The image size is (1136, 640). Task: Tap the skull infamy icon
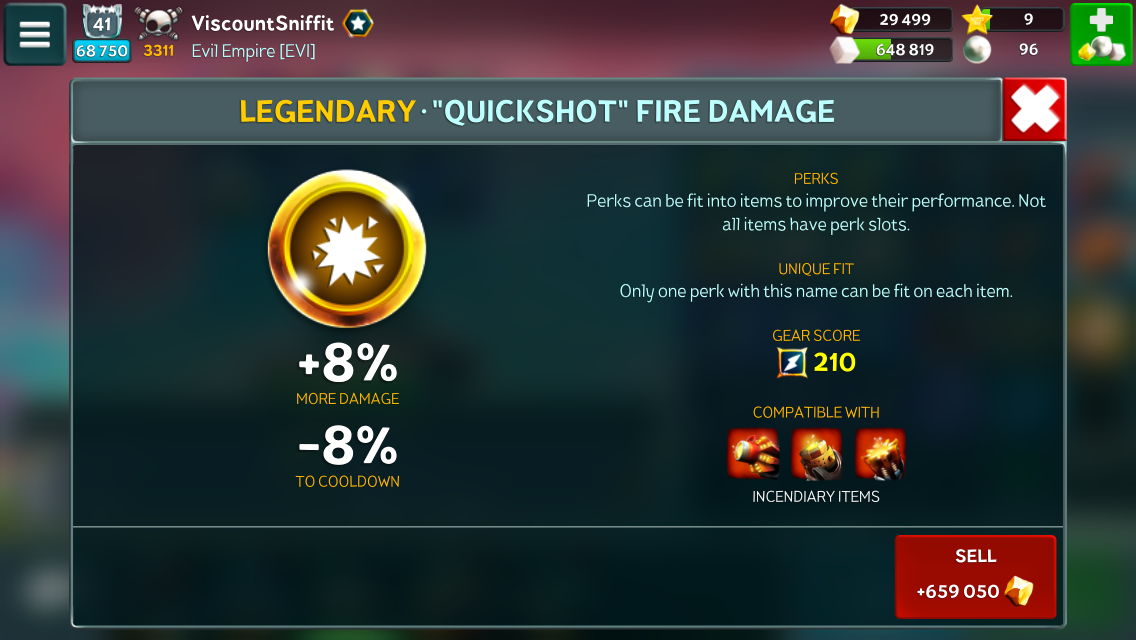[159, 24]
